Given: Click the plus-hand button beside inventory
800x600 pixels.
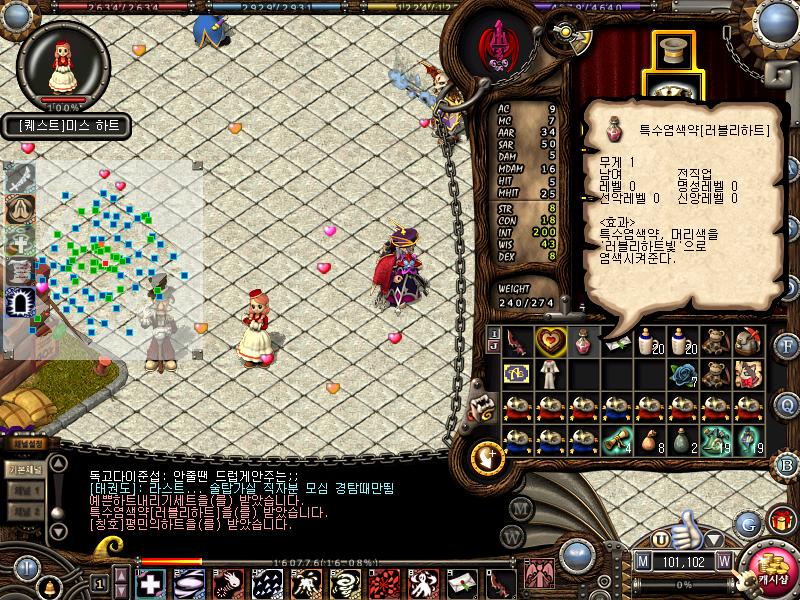Looking at the screenshot, I should pos(485,457).
